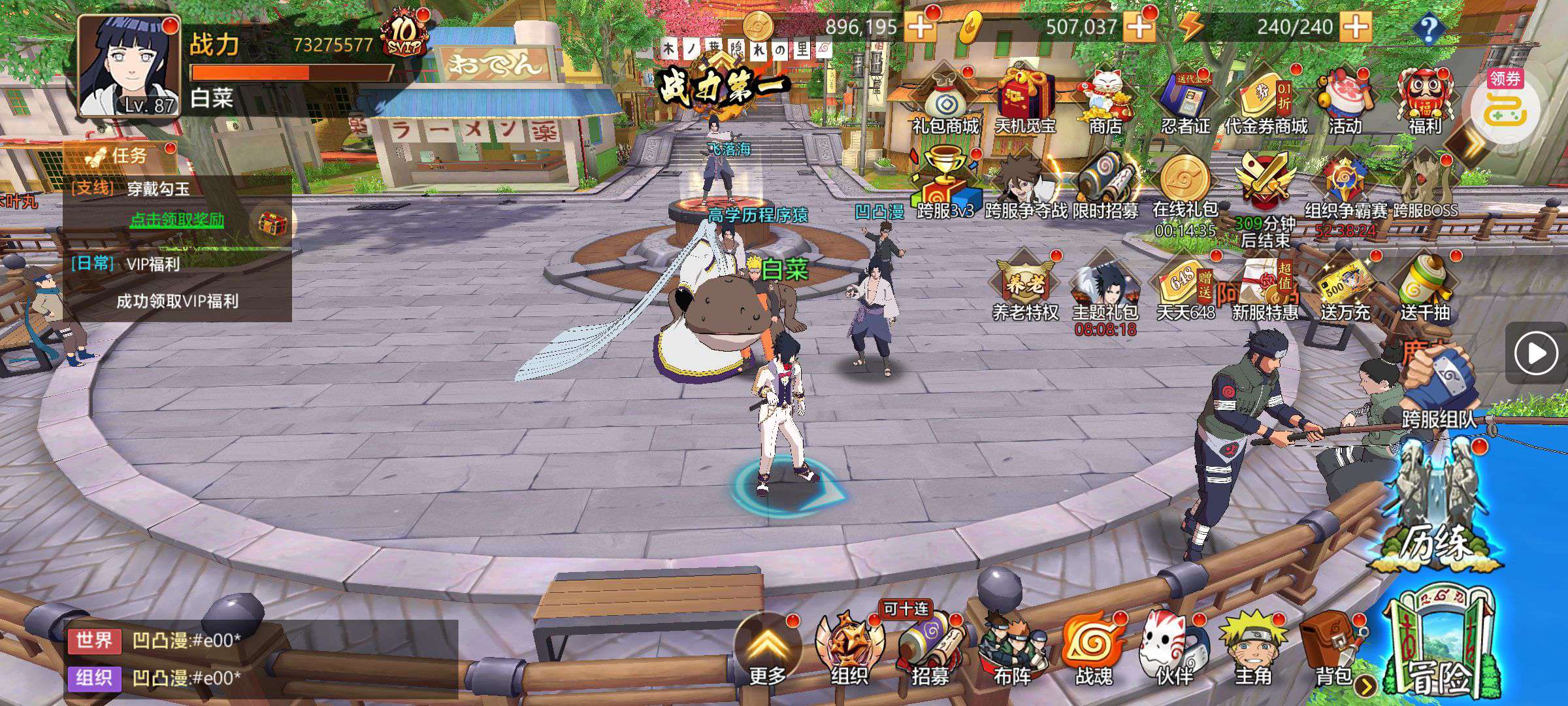Open the 礼包商城 gift pack store
Viewport: 1568px width, 706px height.
coord(945,101)
